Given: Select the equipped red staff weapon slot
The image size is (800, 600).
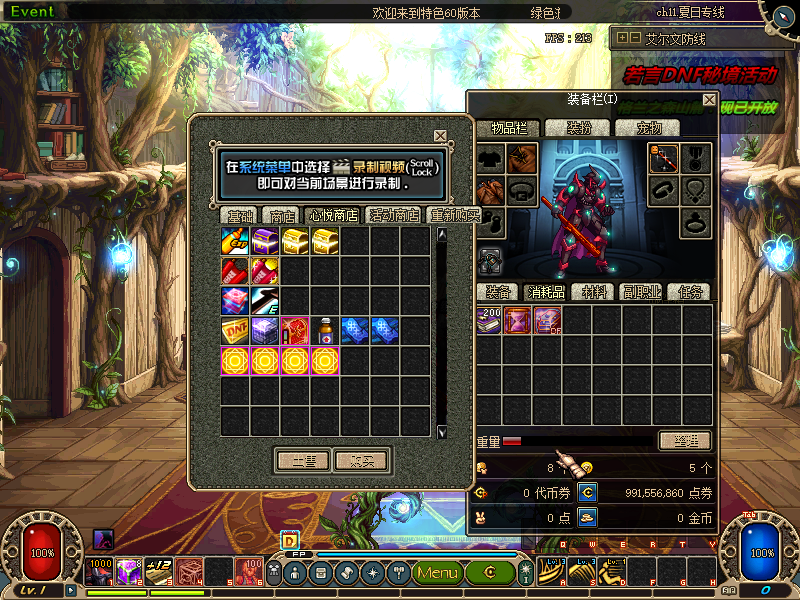Looking at the screenshot, I should tap(663, 158).
